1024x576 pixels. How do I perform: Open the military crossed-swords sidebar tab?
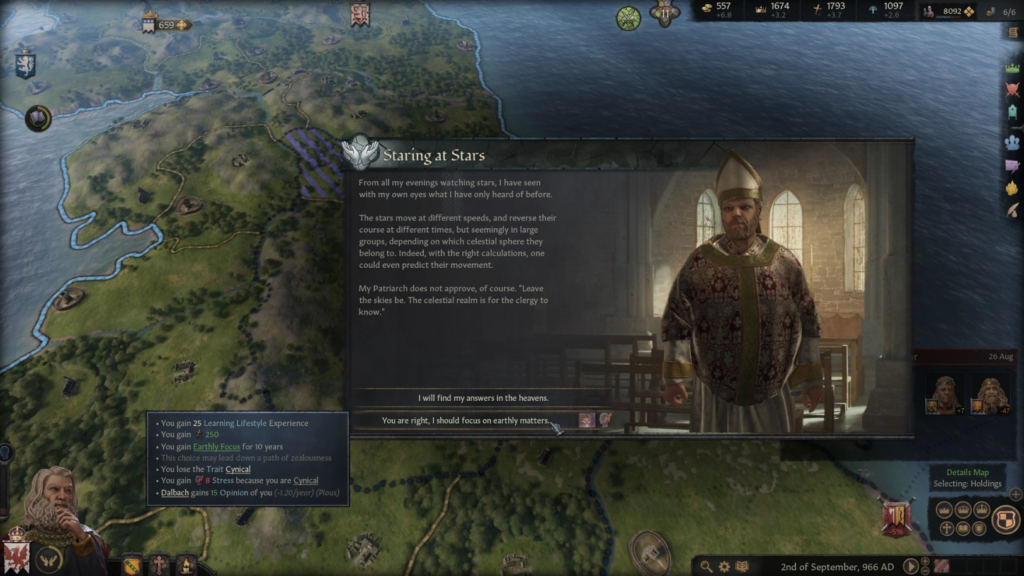tap(1012, 90)
